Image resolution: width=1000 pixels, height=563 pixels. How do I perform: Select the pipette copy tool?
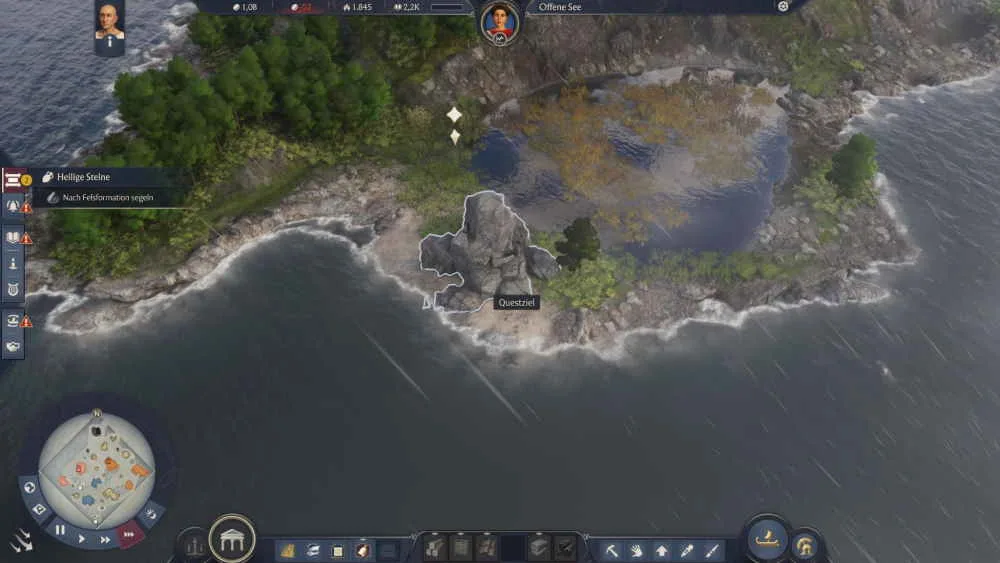point(687,549)
